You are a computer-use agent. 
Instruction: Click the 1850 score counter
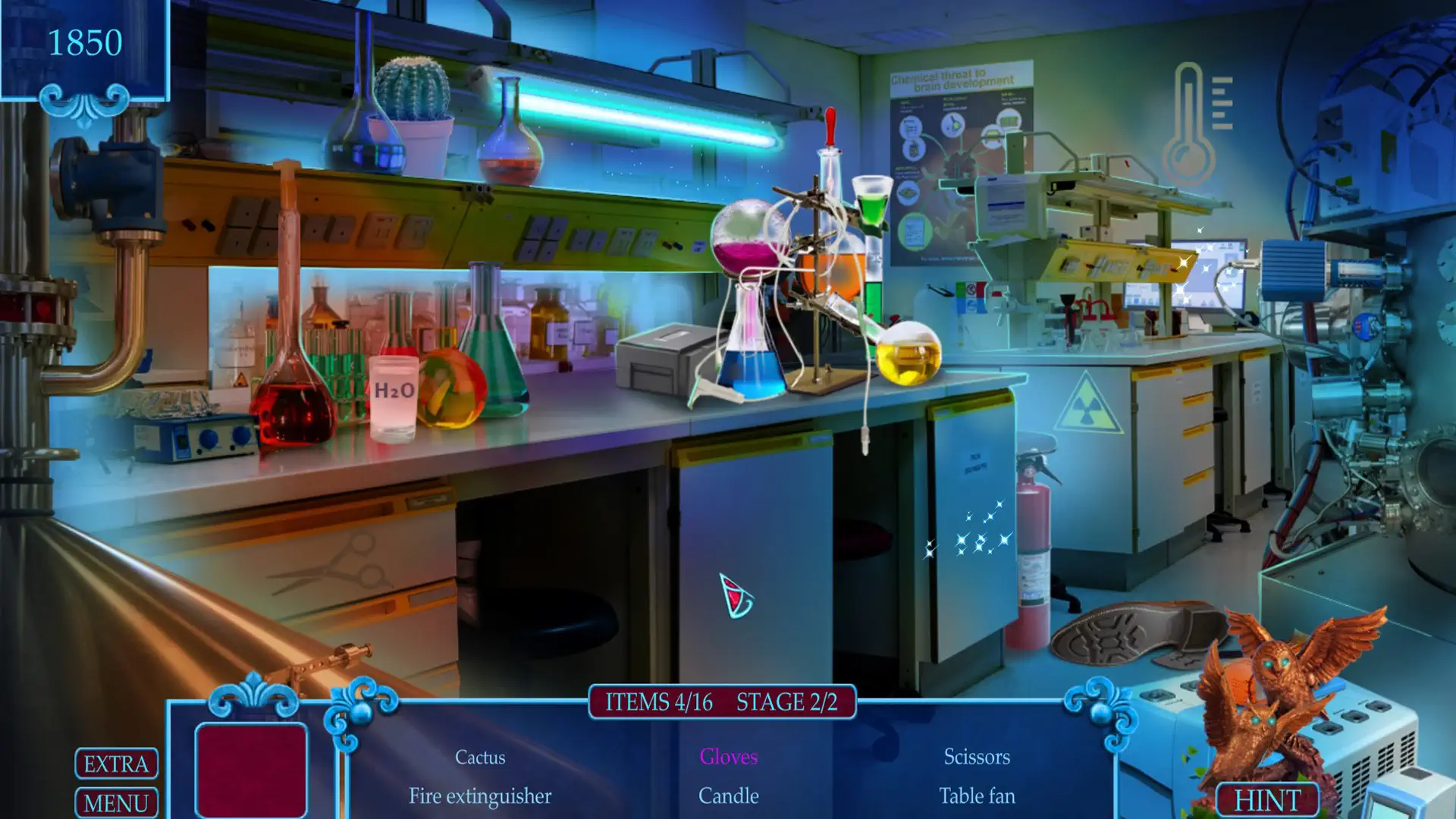tap(87, 42)
